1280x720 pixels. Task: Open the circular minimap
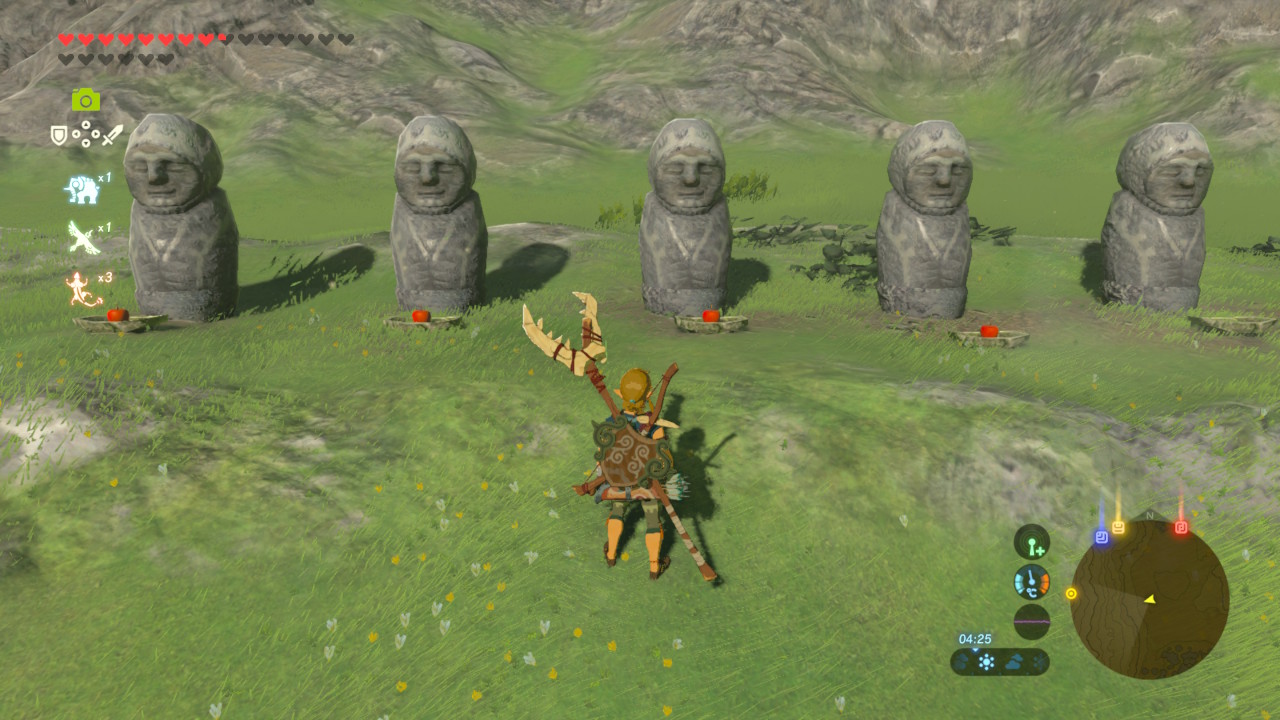click(1149, 599)
